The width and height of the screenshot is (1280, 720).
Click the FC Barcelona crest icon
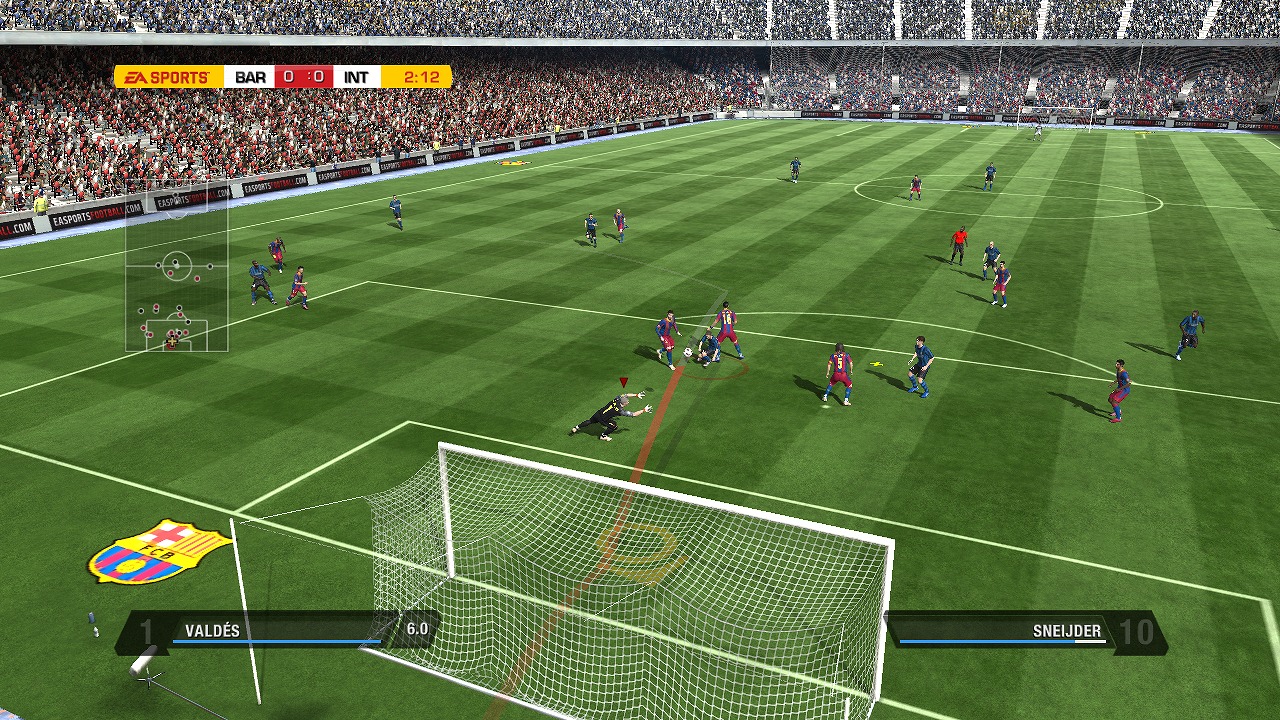pos(159,551)
